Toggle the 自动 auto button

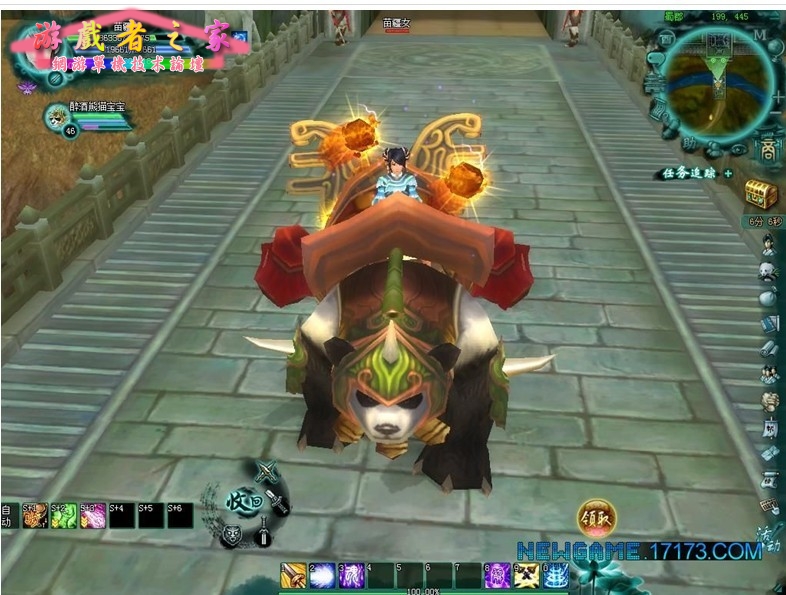coord(8,515)
